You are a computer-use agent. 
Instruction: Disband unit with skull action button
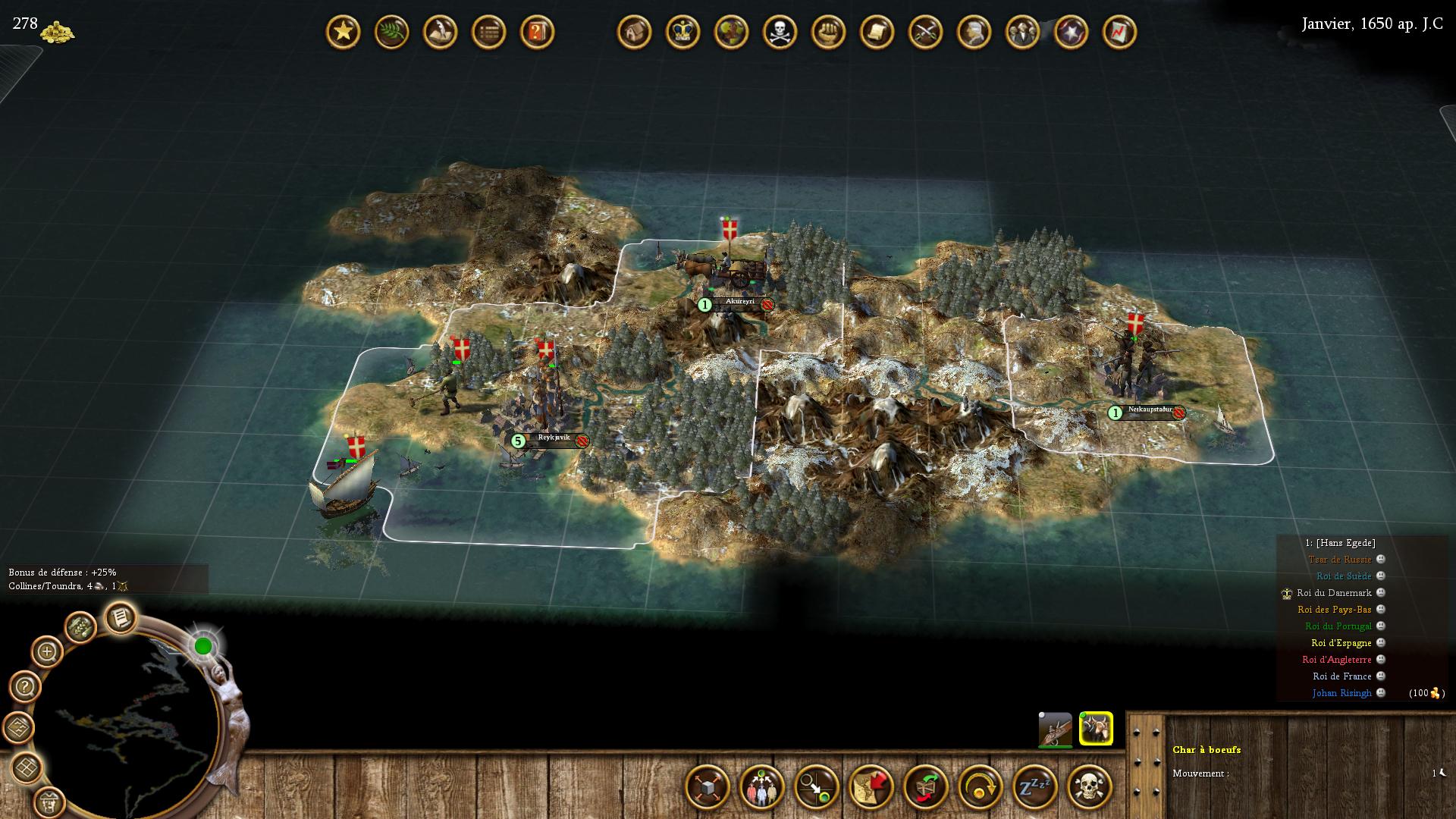point(1089,786)
